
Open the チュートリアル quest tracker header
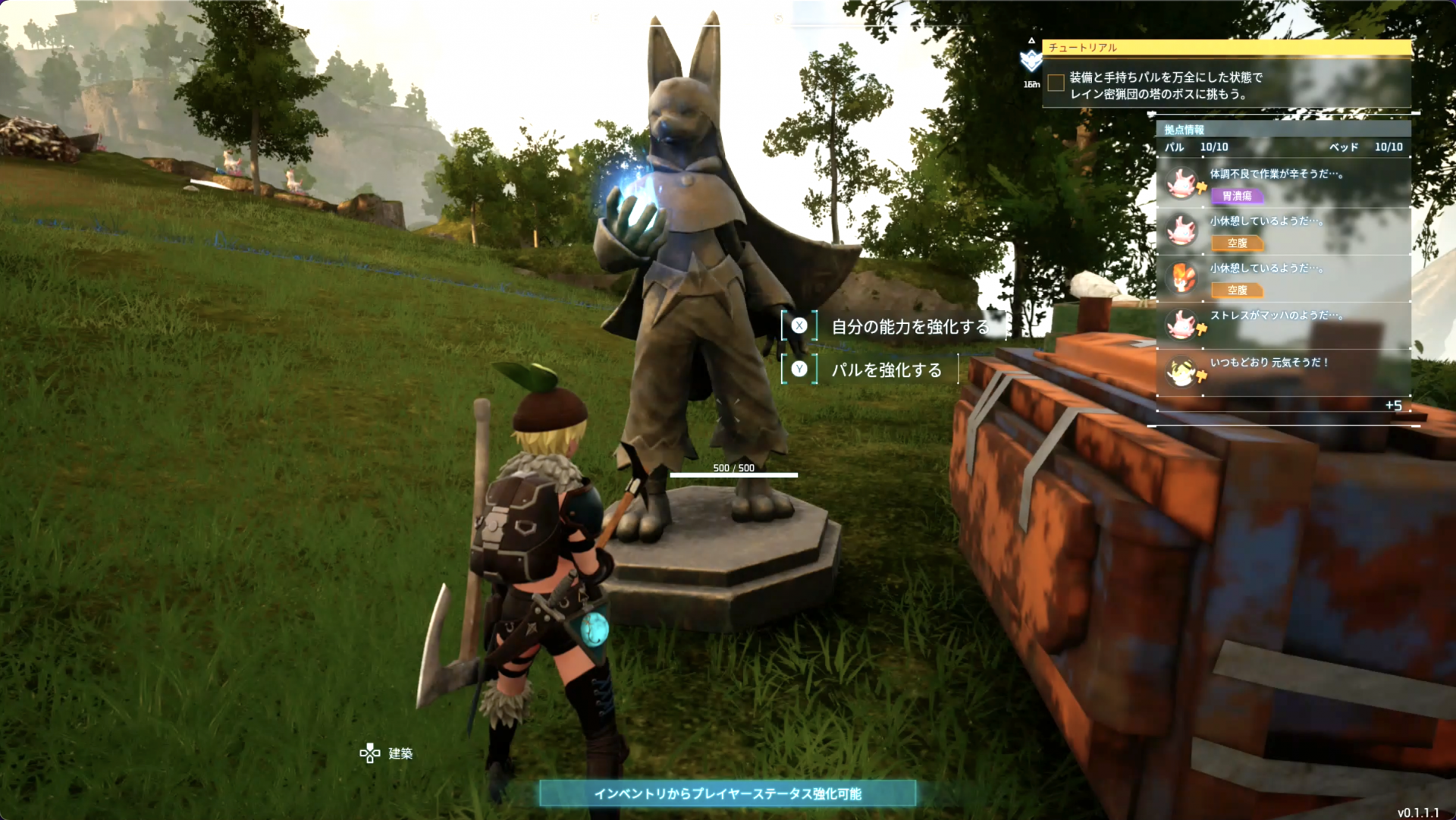1226,48
